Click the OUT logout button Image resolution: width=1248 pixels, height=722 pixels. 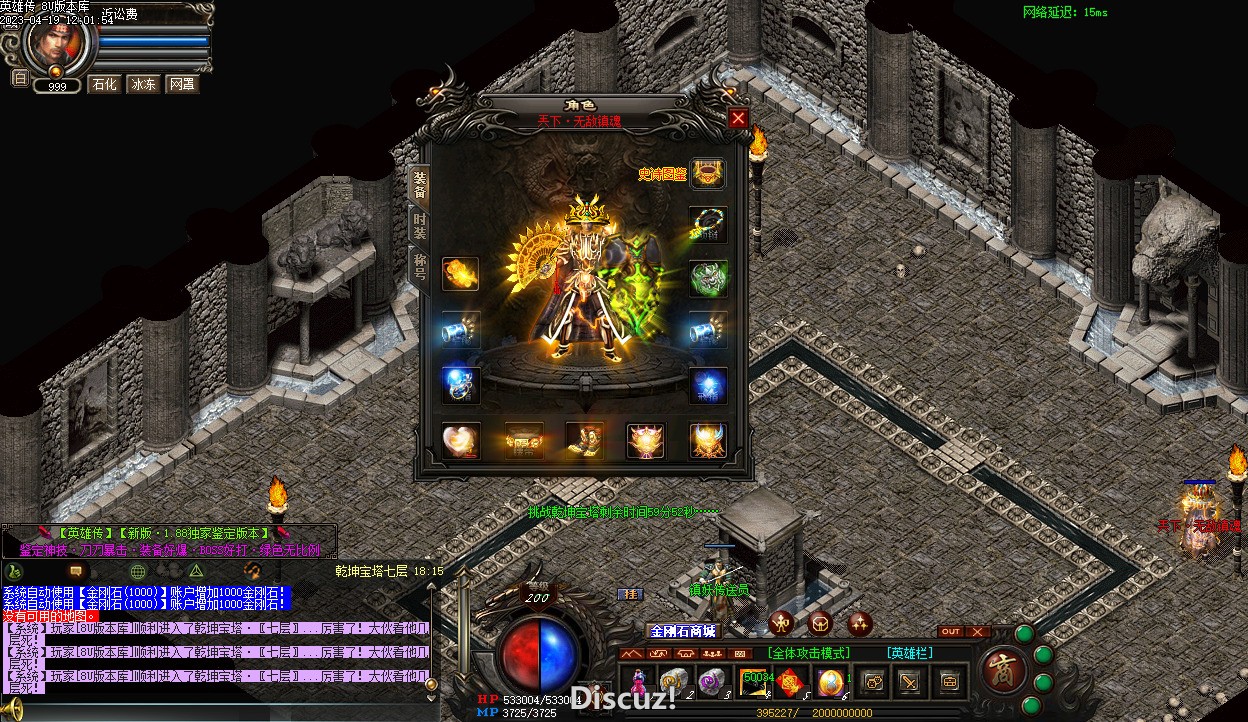coord(951,632)
